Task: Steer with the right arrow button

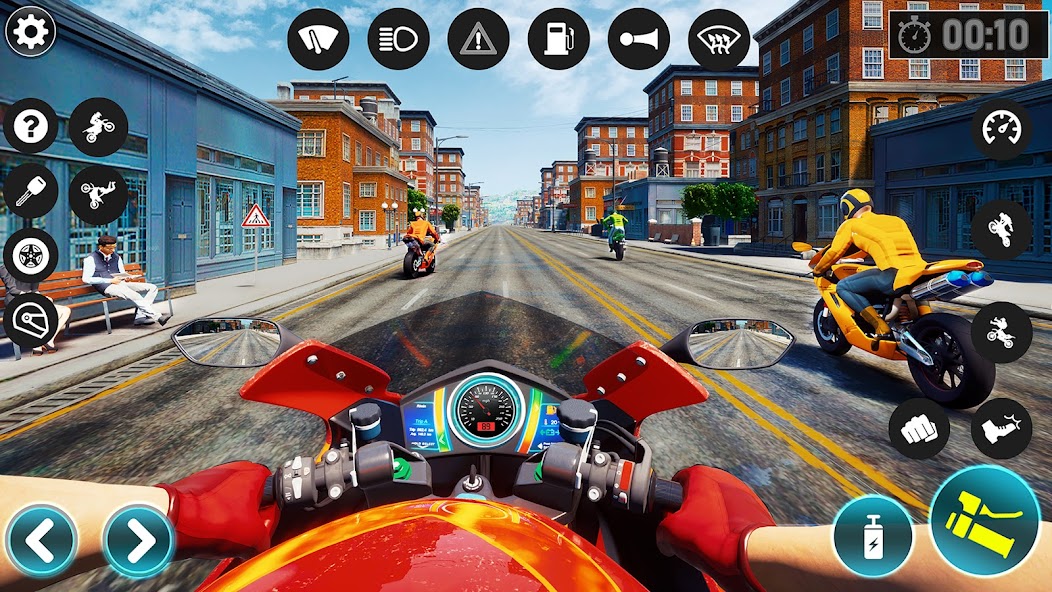Action: coord(139,541)
